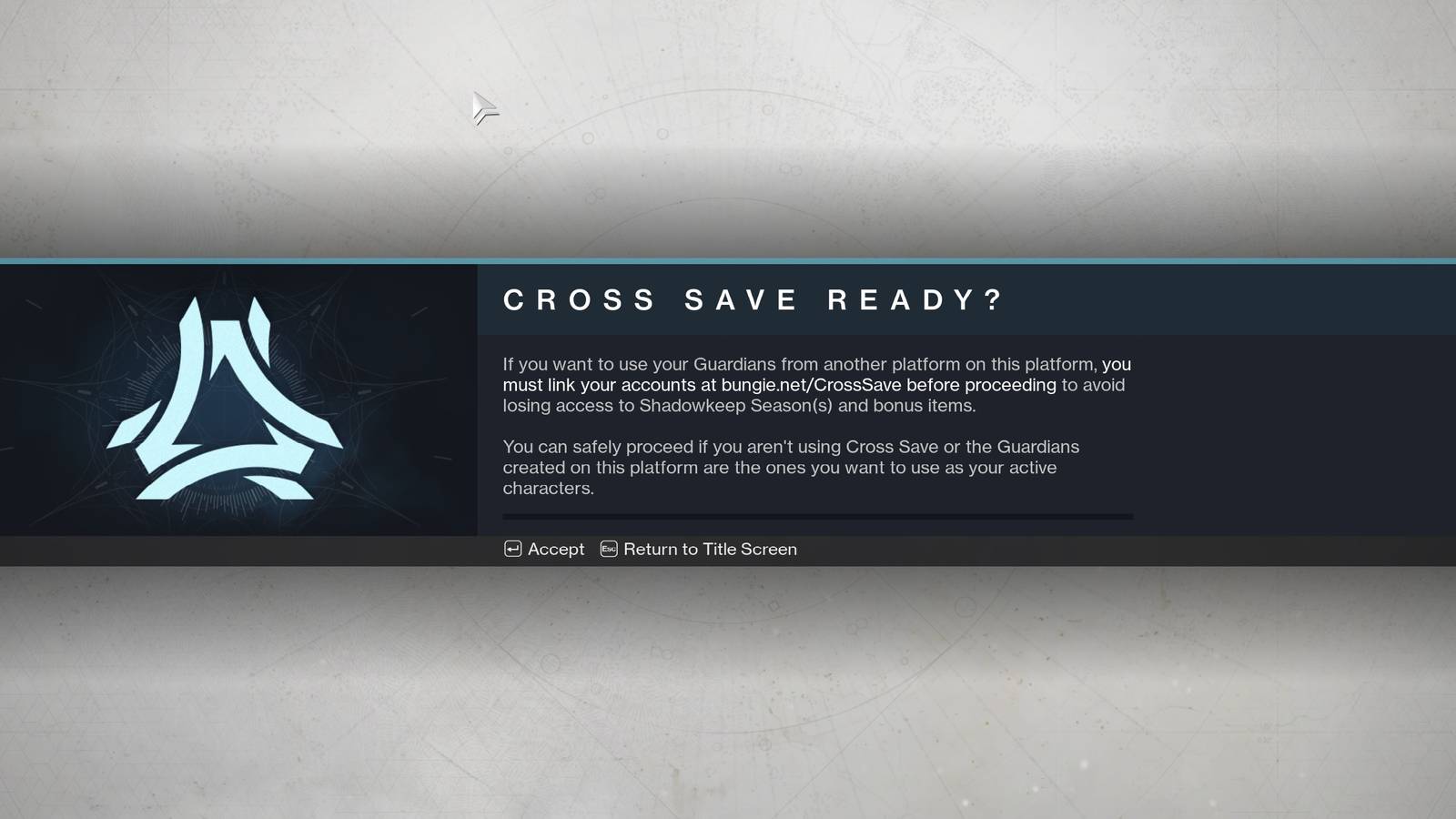The width and height of the screenshot is (1456, 819).
Task: Choose Return to Title Screen
Action: pos(710,549)
